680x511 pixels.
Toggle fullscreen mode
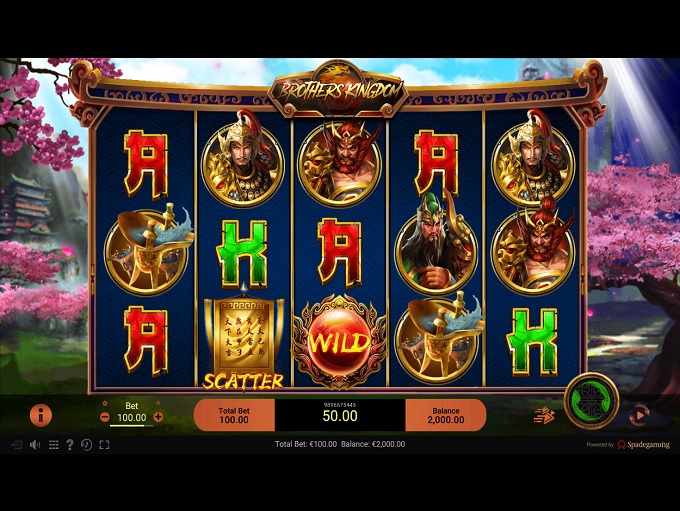coord(104,444)
